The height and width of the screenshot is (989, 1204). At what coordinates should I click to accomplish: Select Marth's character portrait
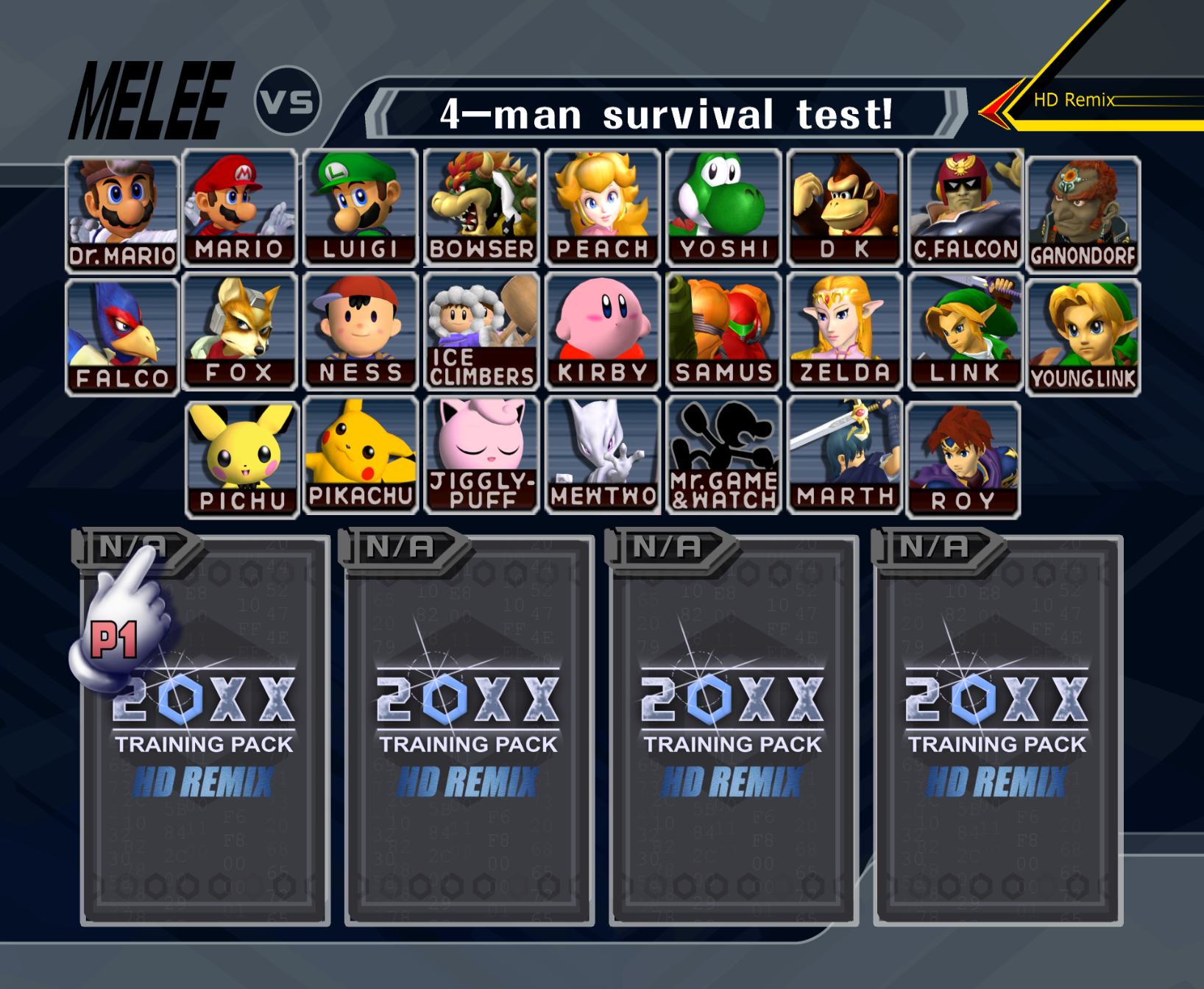[x=843, y=456]
